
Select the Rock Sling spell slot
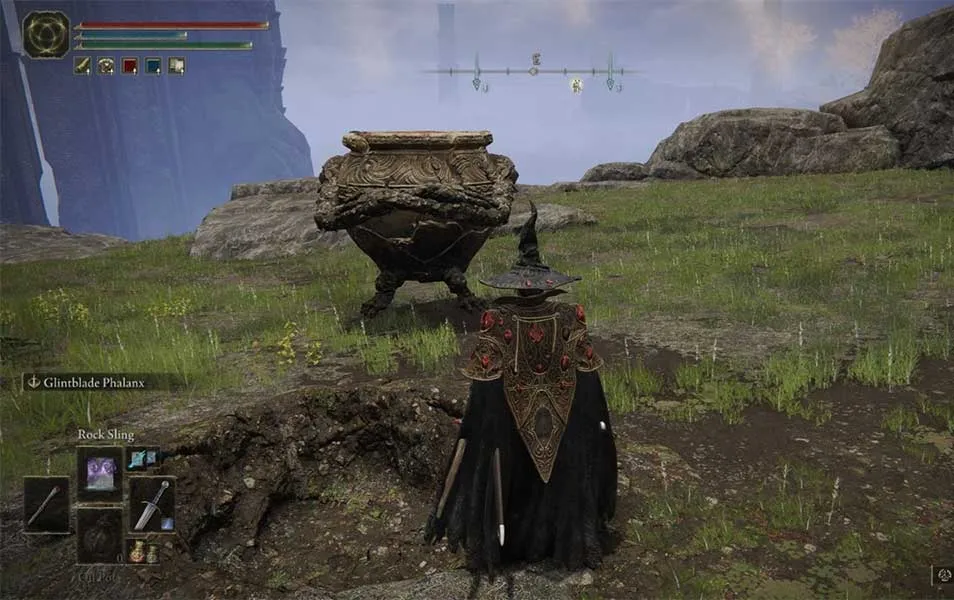tap(100, 472)
